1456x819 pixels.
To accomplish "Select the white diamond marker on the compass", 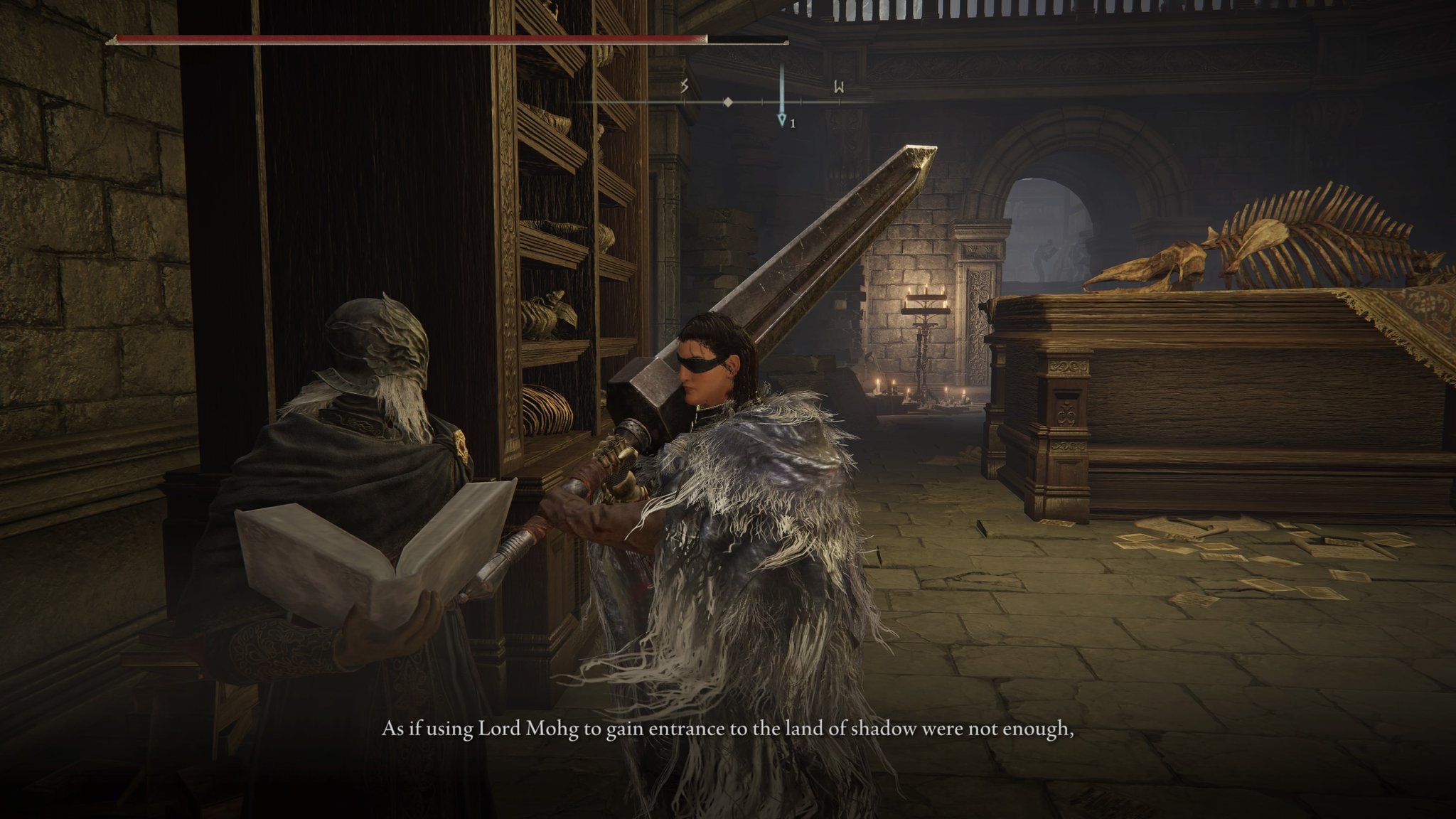I will (727, 102).
